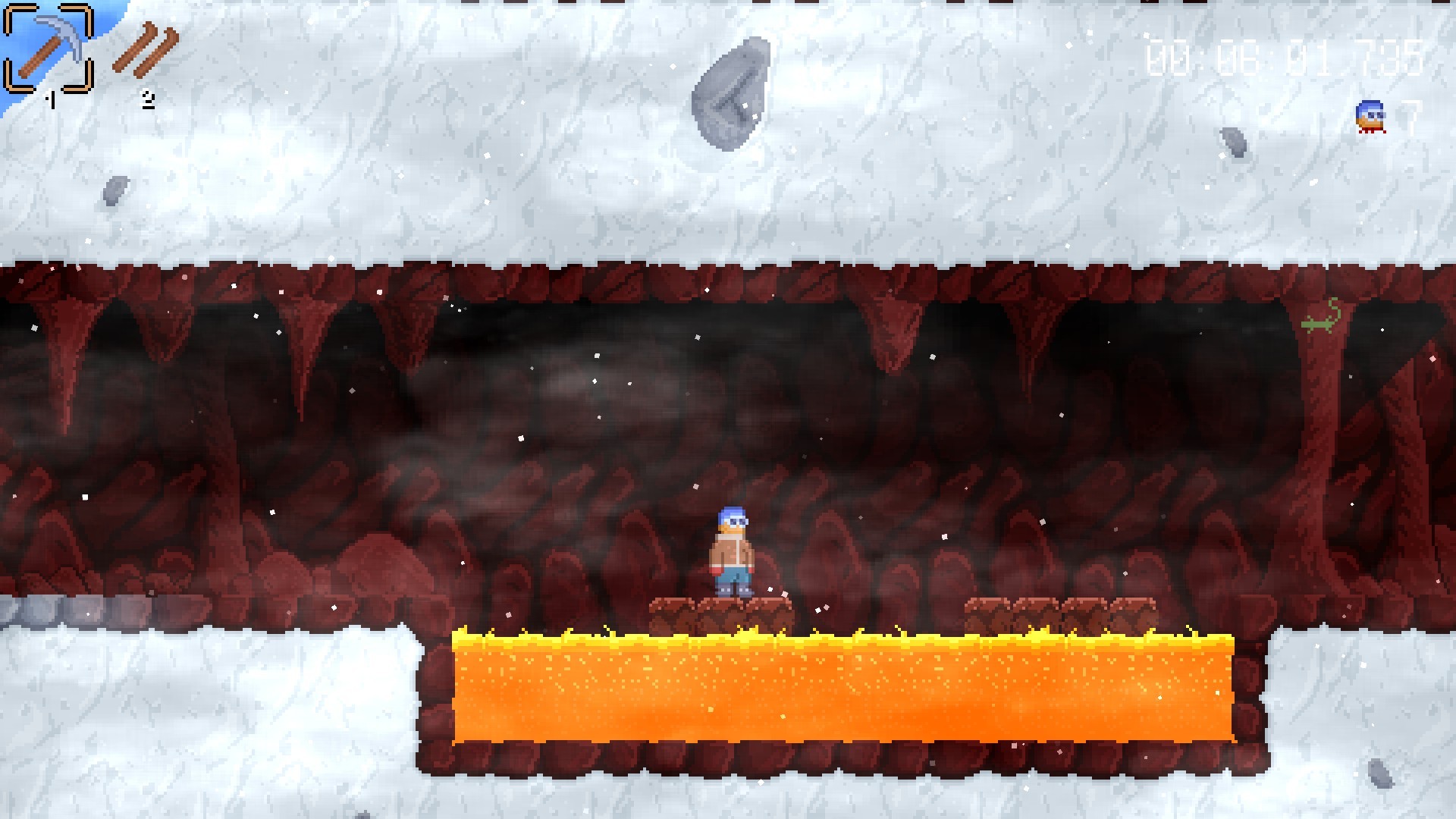
Task: Click the number 1 label under the pickaxe slot
Action: coord(51,99)
